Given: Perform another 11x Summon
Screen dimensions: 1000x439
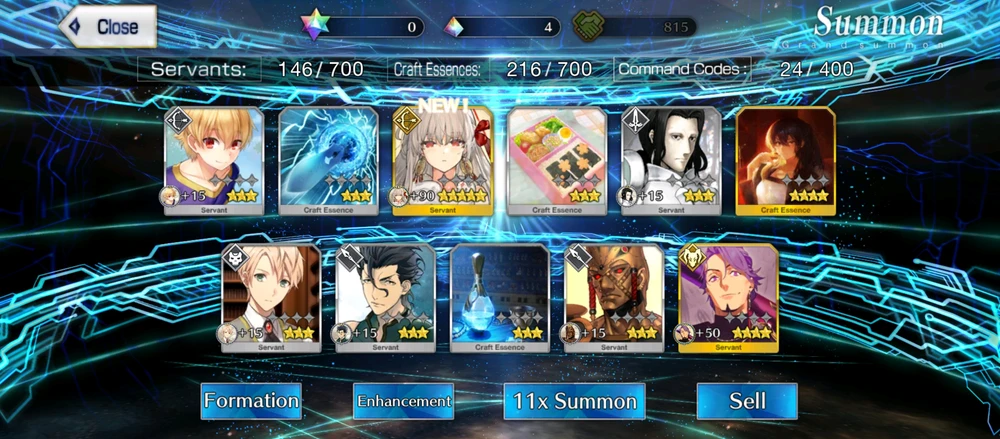Looking at the screenshot, I should [574, 401].
